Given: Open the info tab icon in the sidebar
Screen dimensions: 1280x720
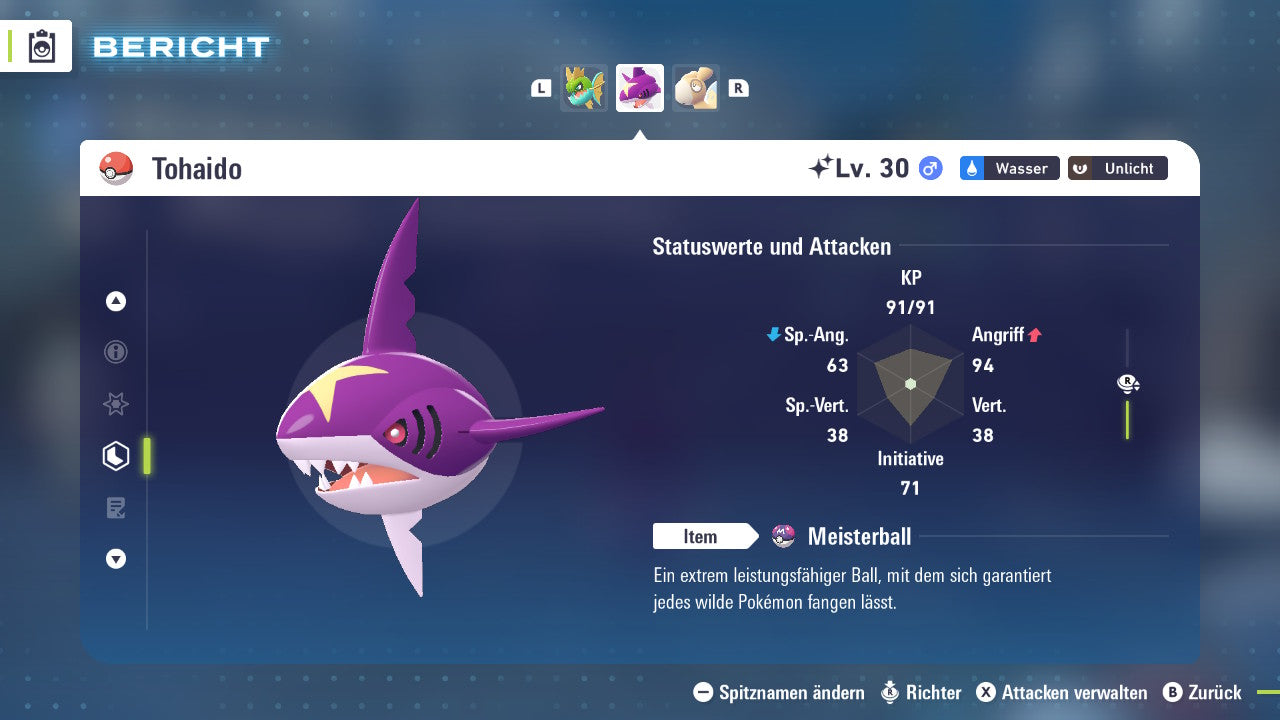Looking at the screenshot, I should click(x=115, y=352).
